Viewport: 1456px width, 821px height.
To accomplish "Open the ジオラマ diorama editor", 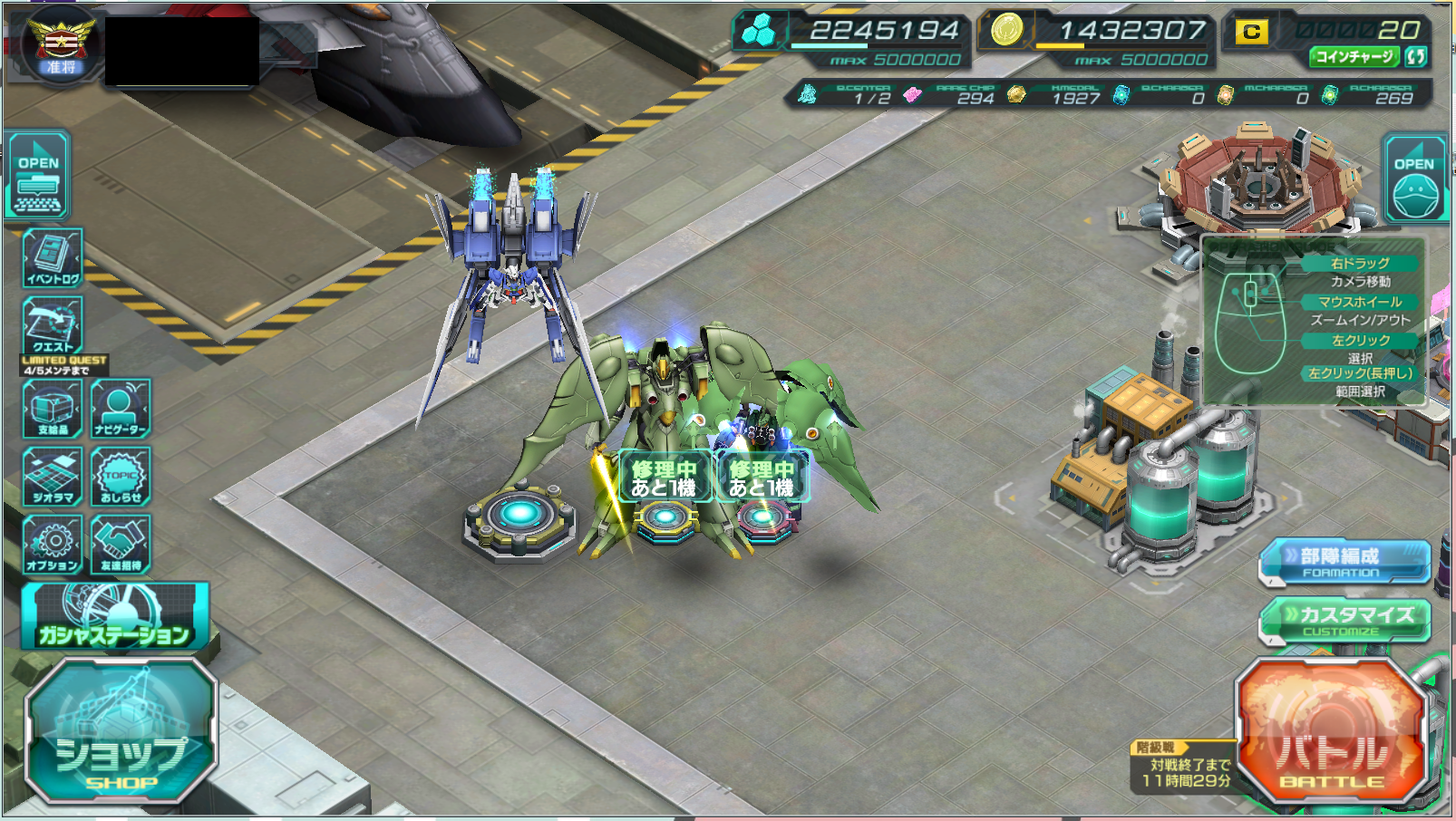I will click(x=53, y=477).
